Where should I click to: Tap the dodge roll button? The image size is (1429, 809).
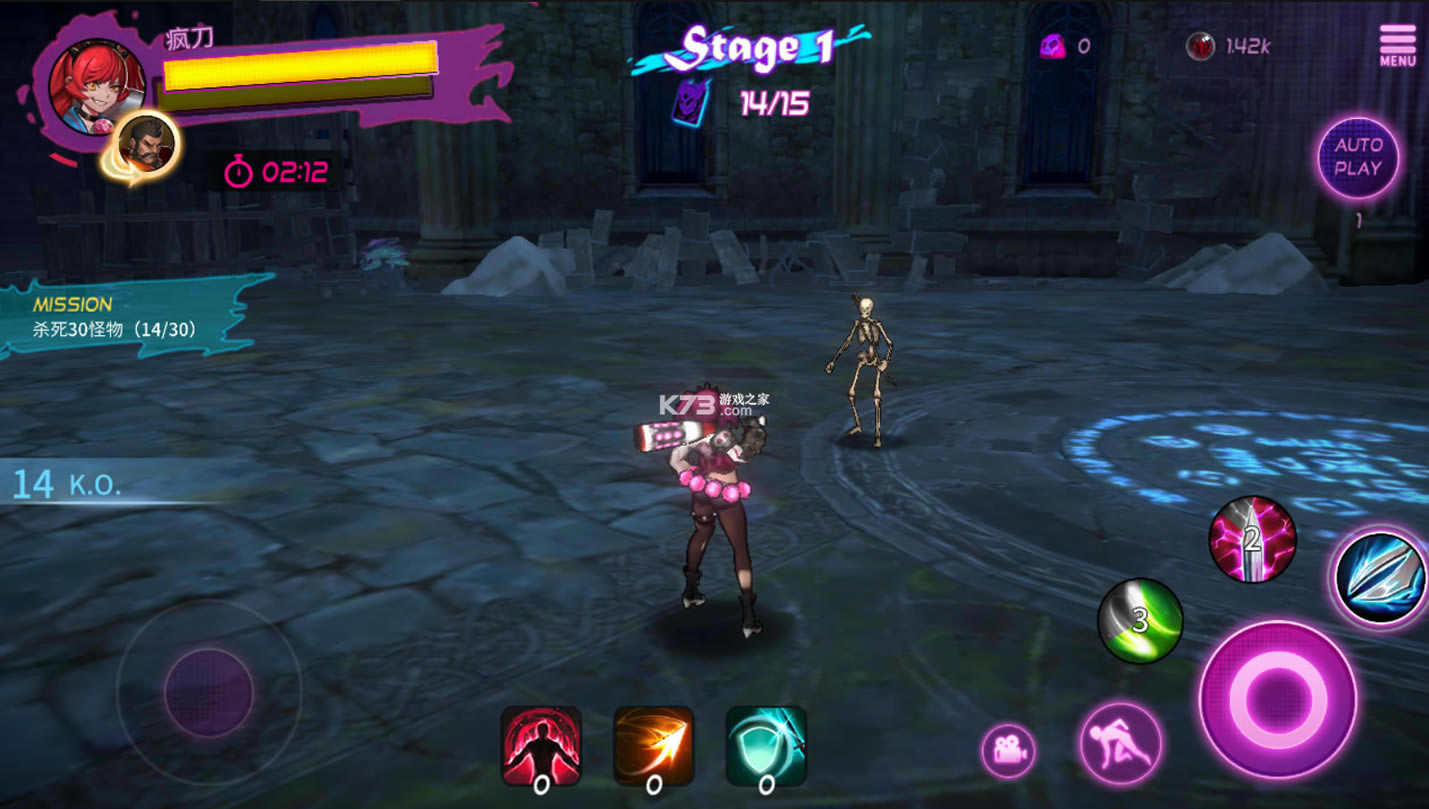(1120, 743)
